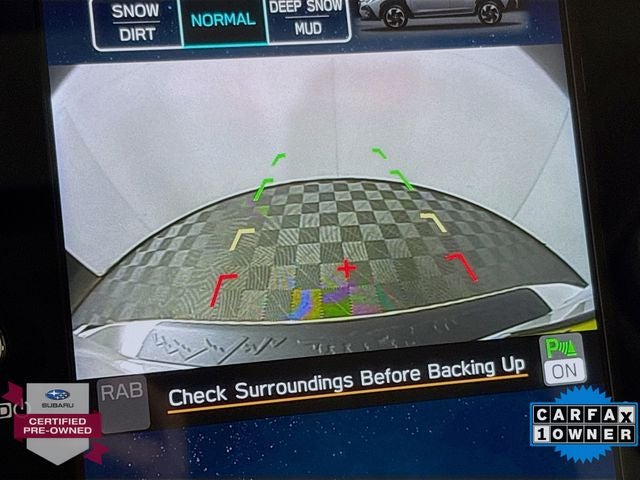
Task: Click the CARFAX 1 Owner badge
Action: (583, 425)
